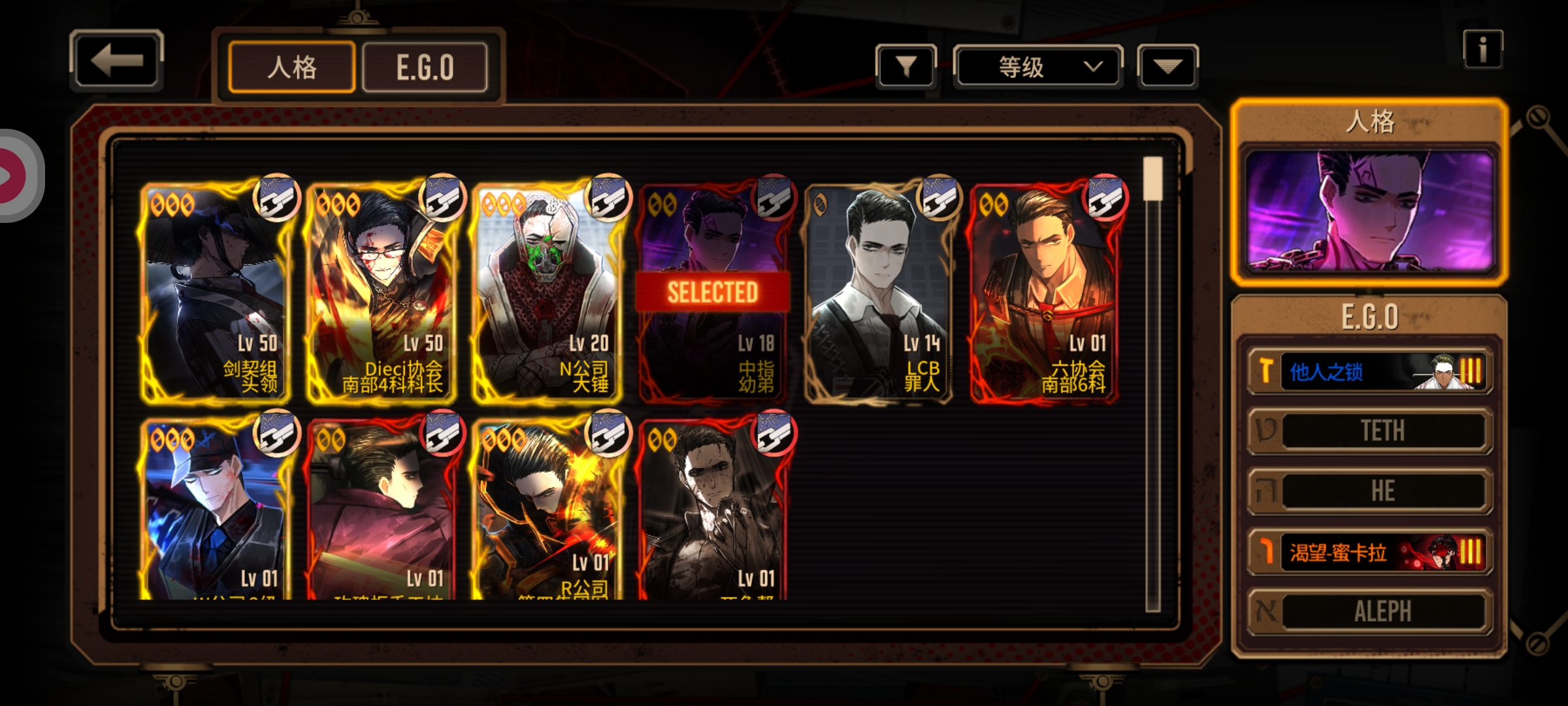Open the 渴望-蜜卡拉 E.G.O slot
The image size is (1568, 706).
pos(1370,552)
